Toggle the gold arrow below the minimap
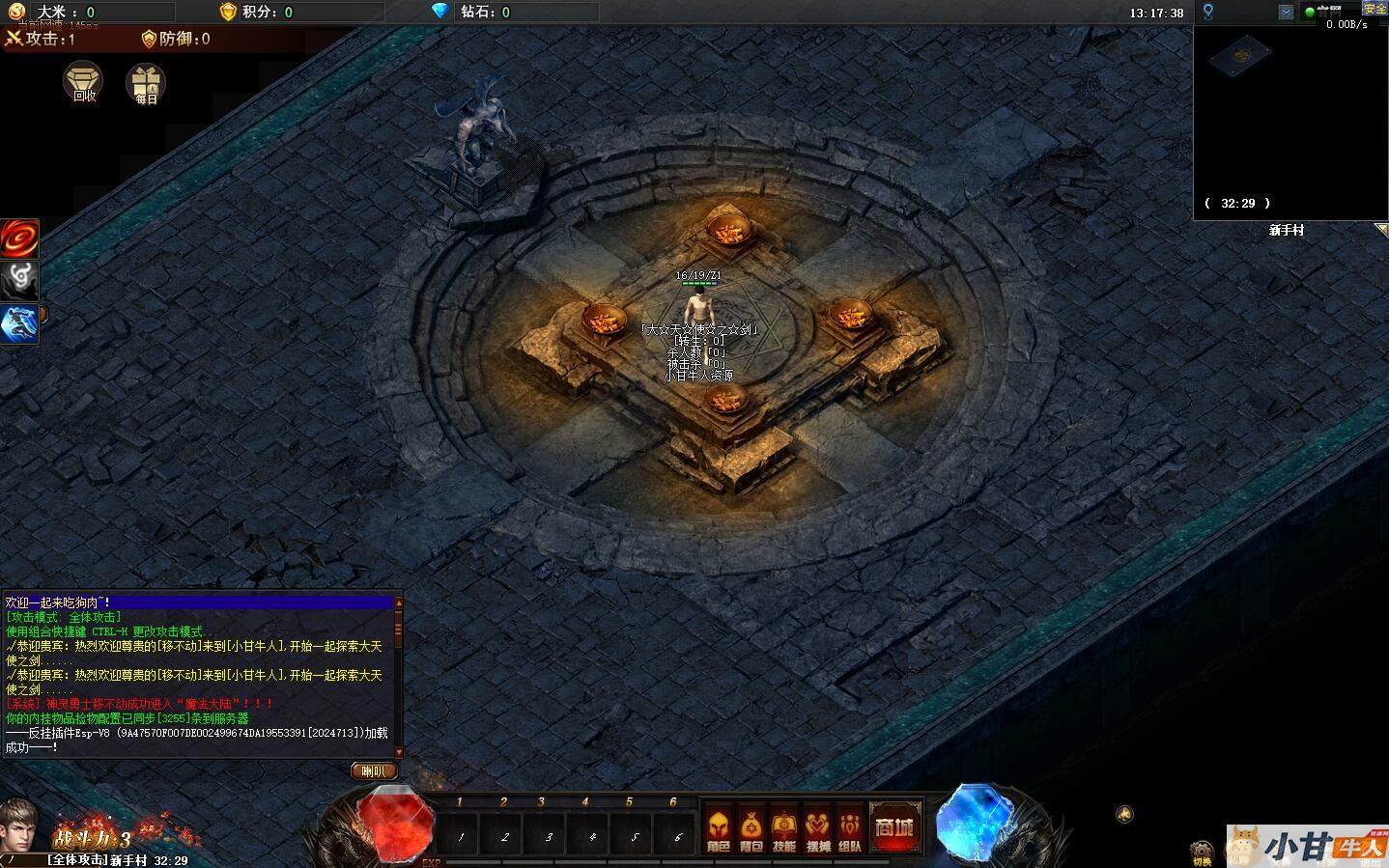The height and width of the screenshot is (868, 1389). point(1381,230)
